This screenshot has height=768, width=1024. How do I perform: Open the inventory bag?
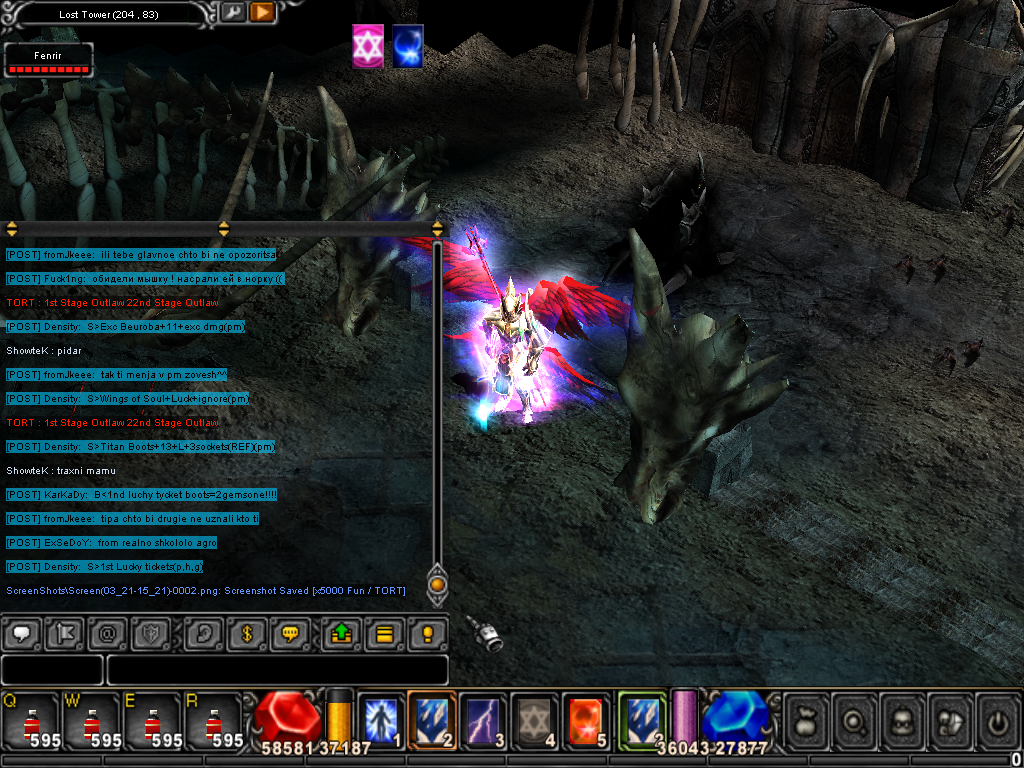(808, 719)
